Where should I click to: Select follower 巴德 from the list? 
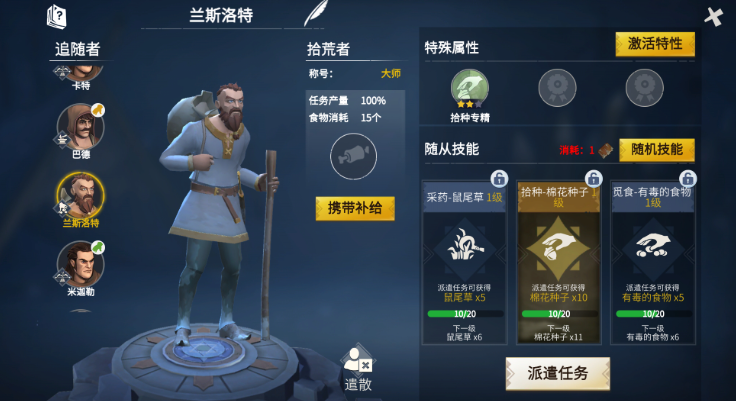[x=80, y=127]
